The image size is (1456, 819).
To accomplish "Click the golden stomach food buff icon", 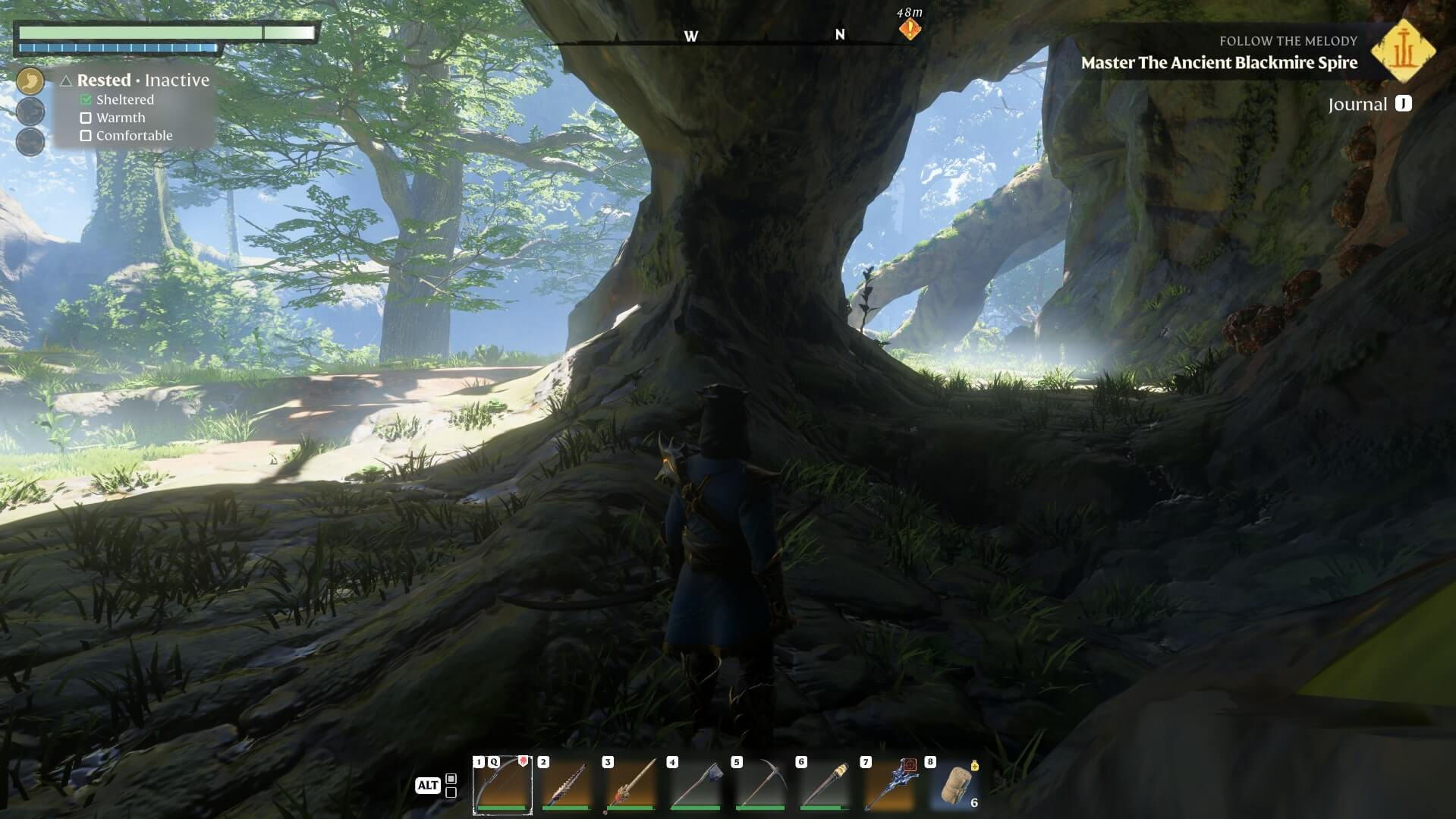I will tap(30, 80).
